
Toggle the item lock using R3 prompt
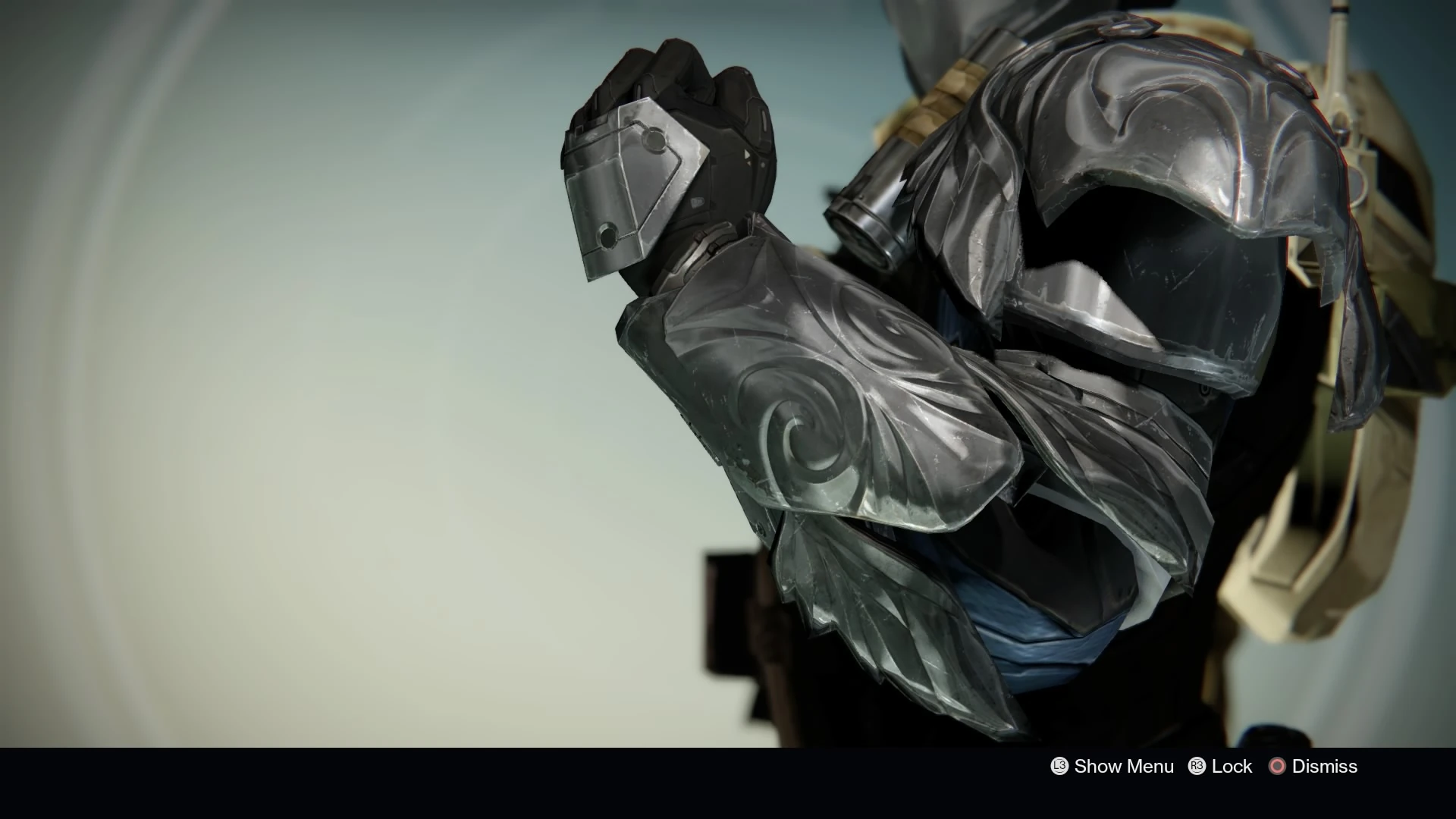(1196, 767)
